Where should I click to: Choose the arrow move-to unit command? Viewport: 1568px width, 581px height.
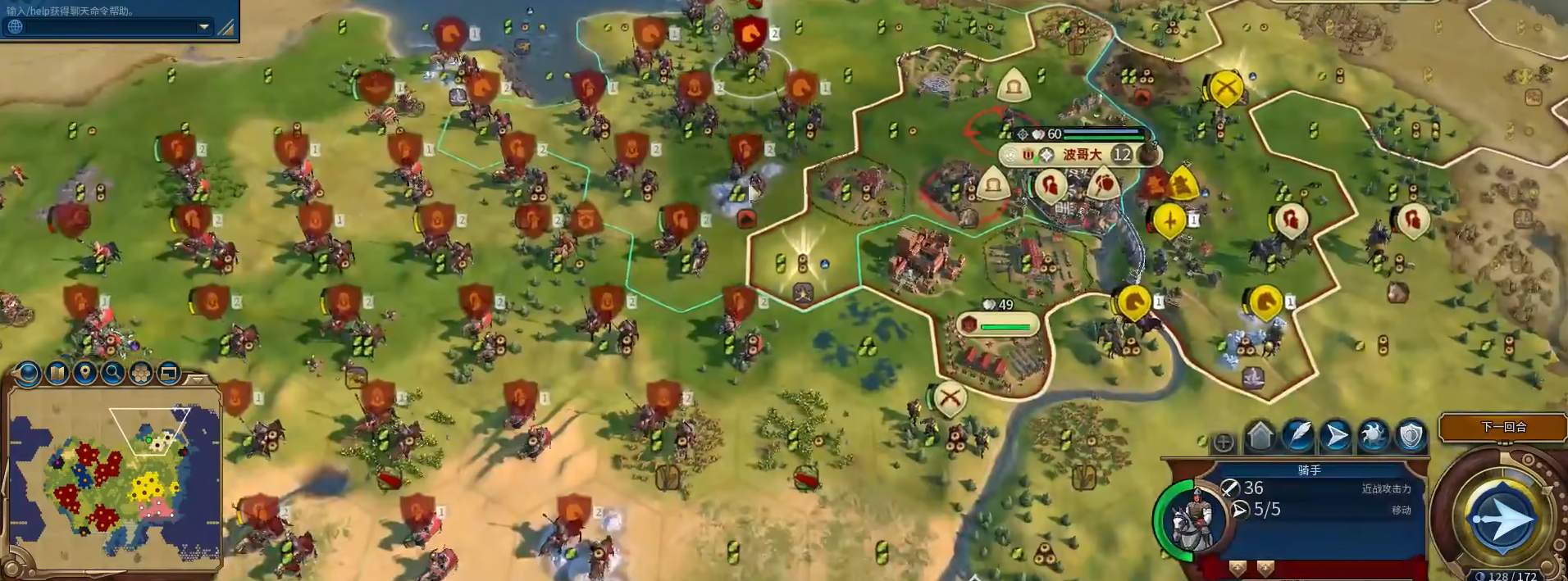click(1336, 437)
